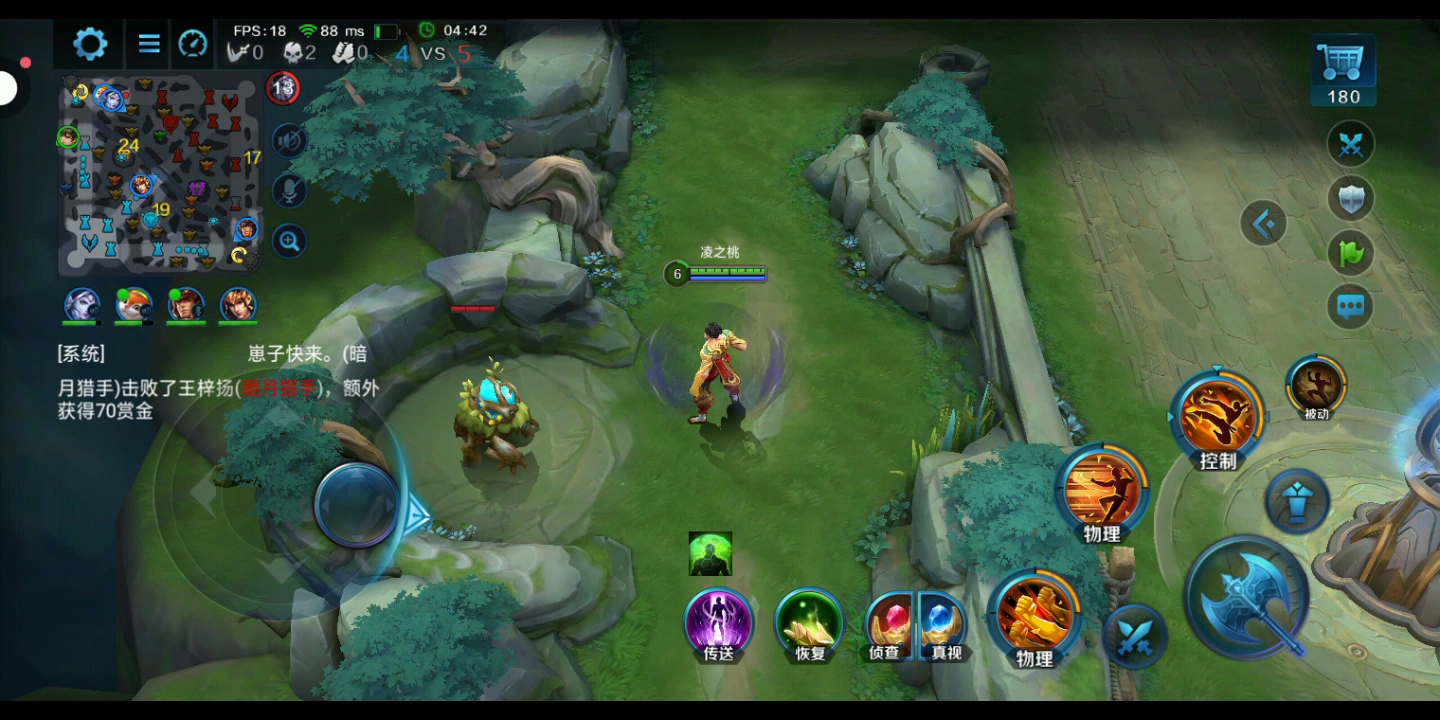Expand the left-arrow collapse panel button
1440x720 pixels.
tap(1263, 223)
